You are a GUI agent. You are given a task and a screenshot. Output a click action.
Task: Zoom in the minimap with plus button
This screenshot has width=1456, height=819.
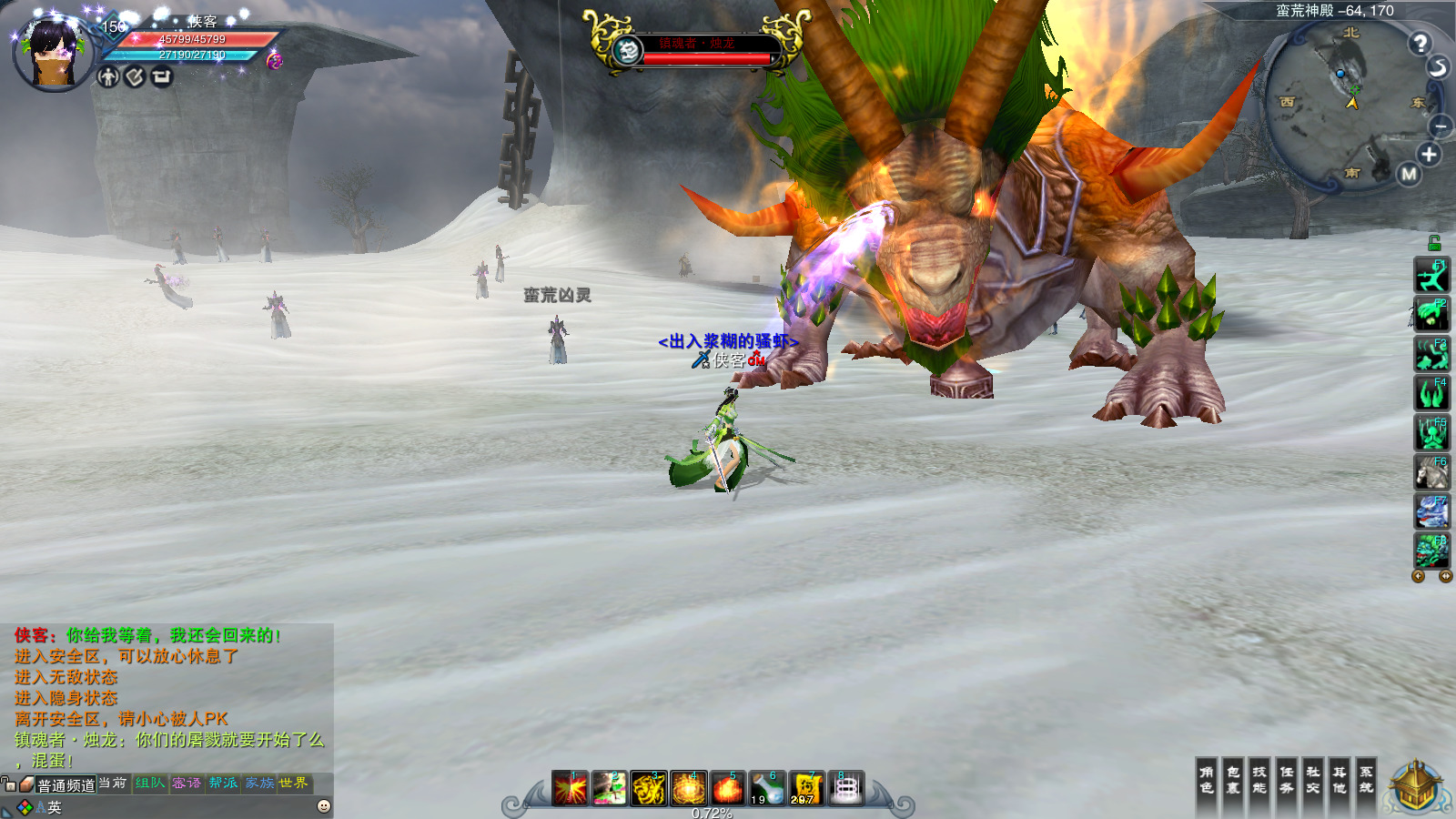point(1429,155)
